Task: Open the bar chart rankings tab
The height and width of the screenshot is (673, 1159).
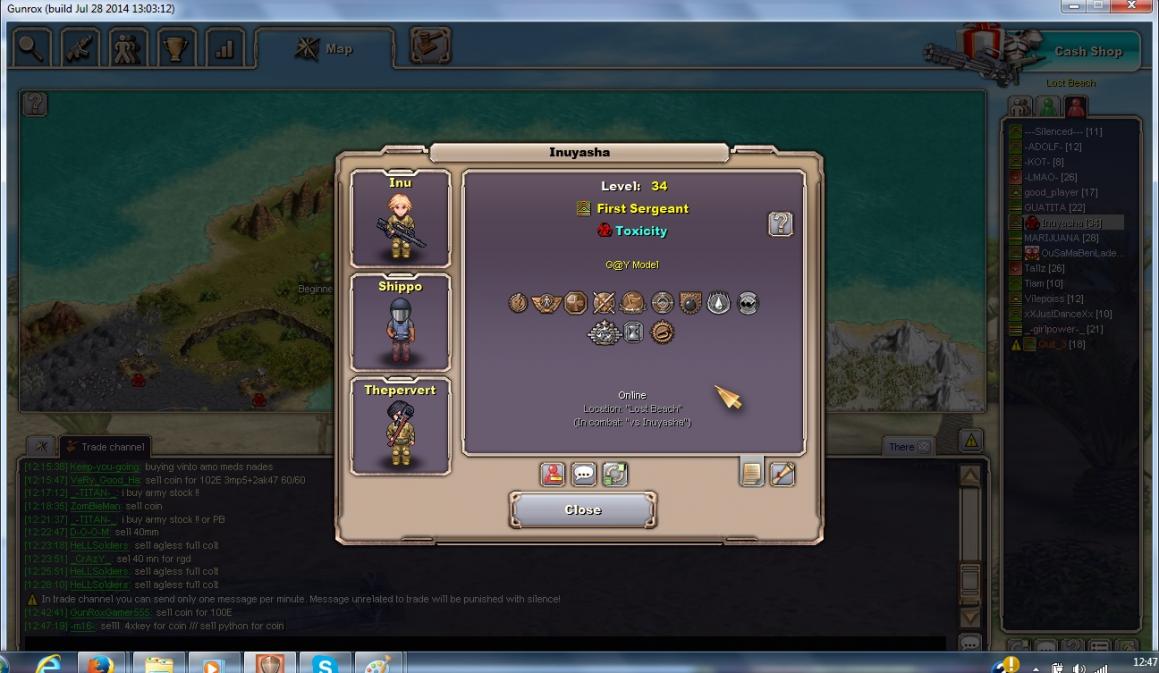Action: 225,50
